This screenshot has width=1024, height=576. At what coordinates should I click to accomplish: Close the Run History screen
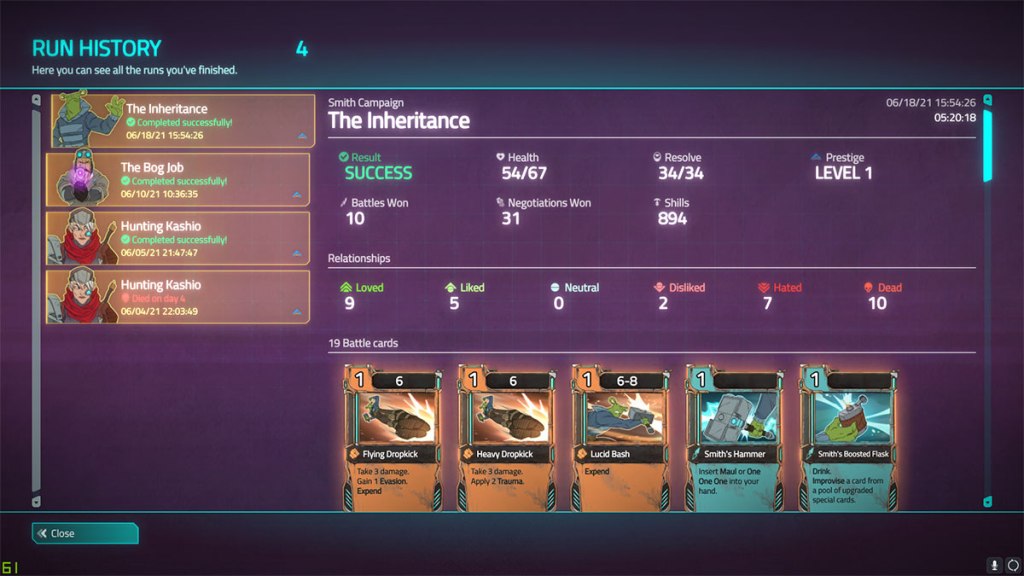coord(85,533)
